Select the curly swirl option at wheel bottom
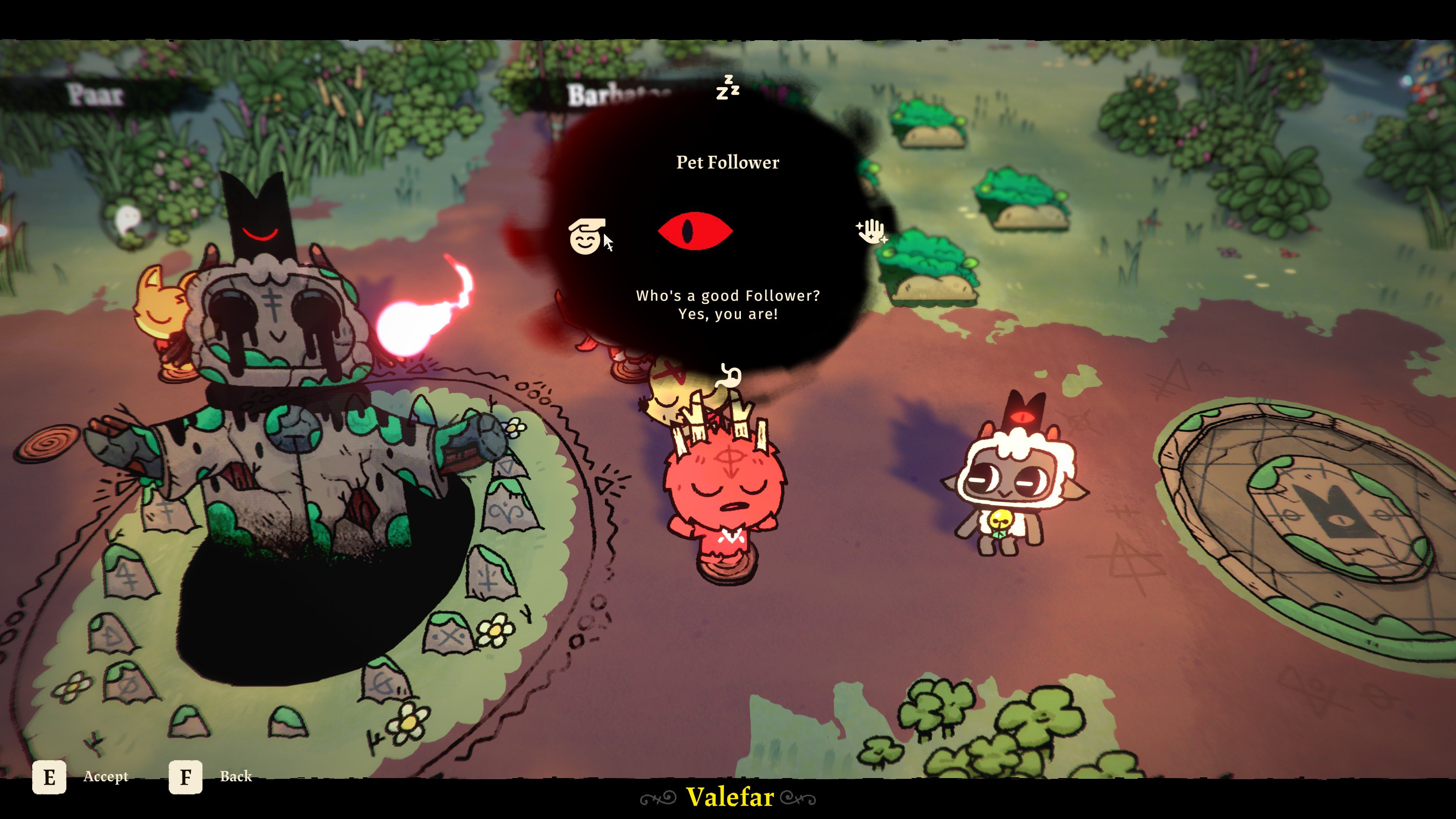This screenshot has width=1456, height=819. point(728,376)
